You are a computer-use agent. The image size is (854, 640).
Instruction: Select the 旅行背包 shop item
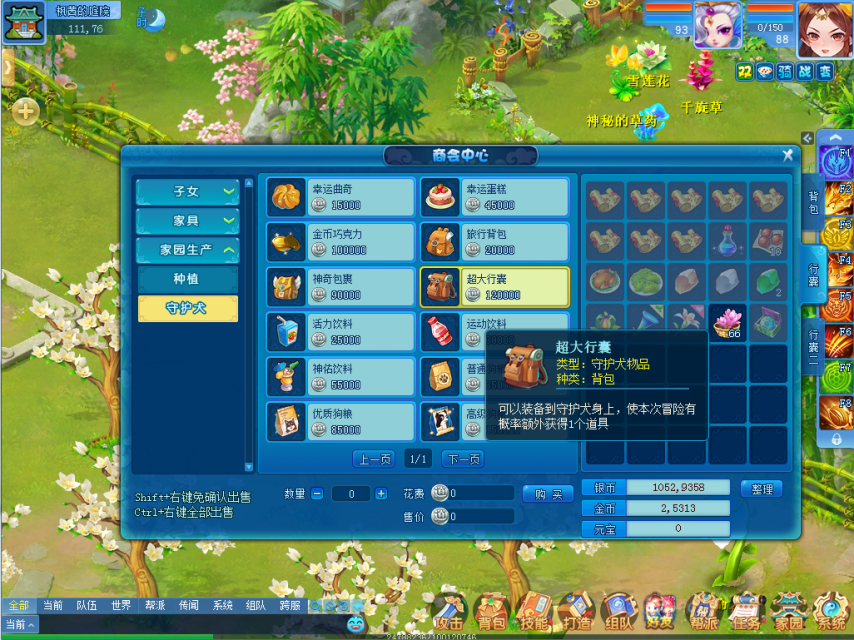pos(494,242)
